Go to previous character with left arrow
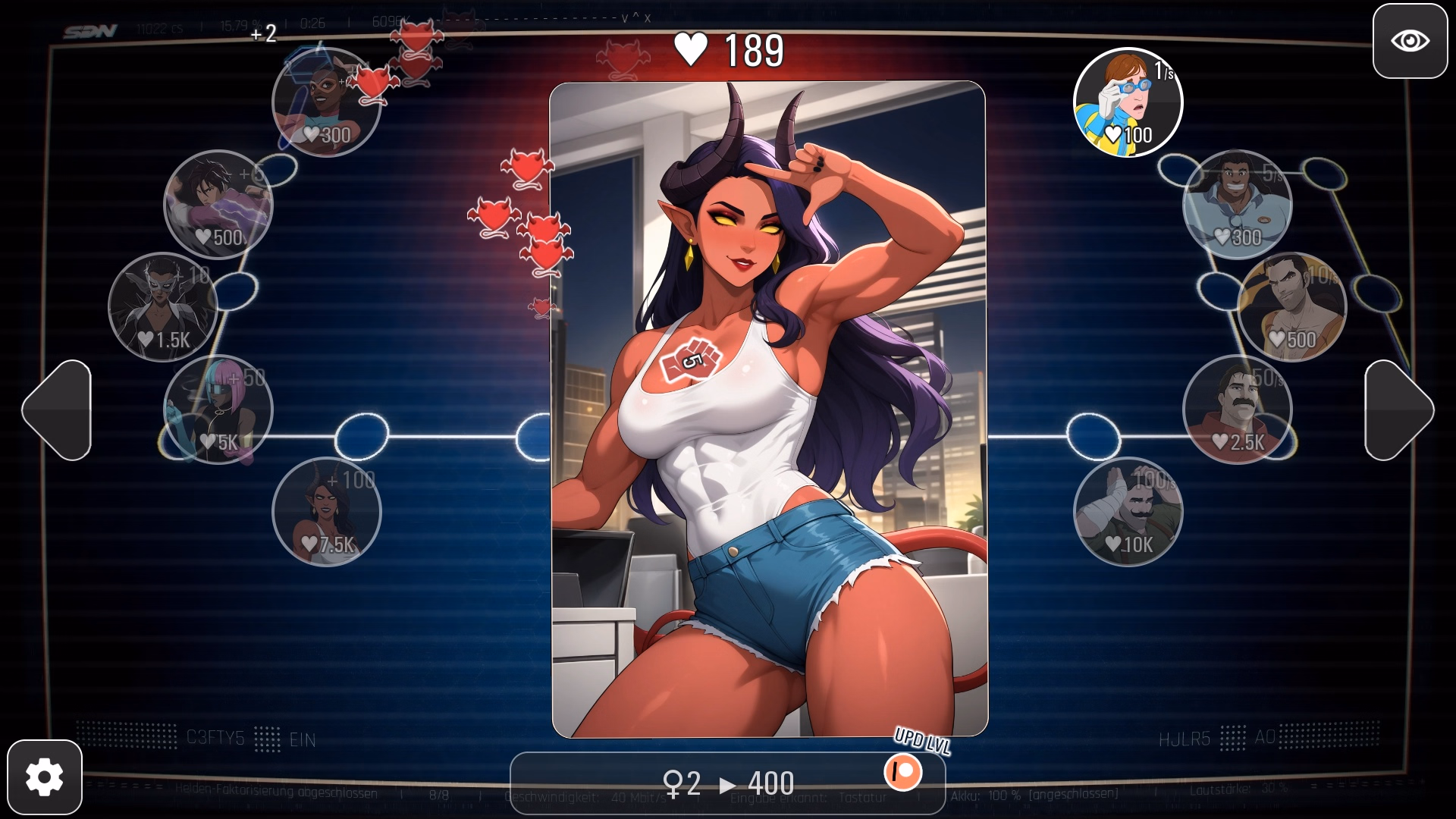The height and width of the screenshot is (819, 1456). pyautogui.click(x=58, y=410)
